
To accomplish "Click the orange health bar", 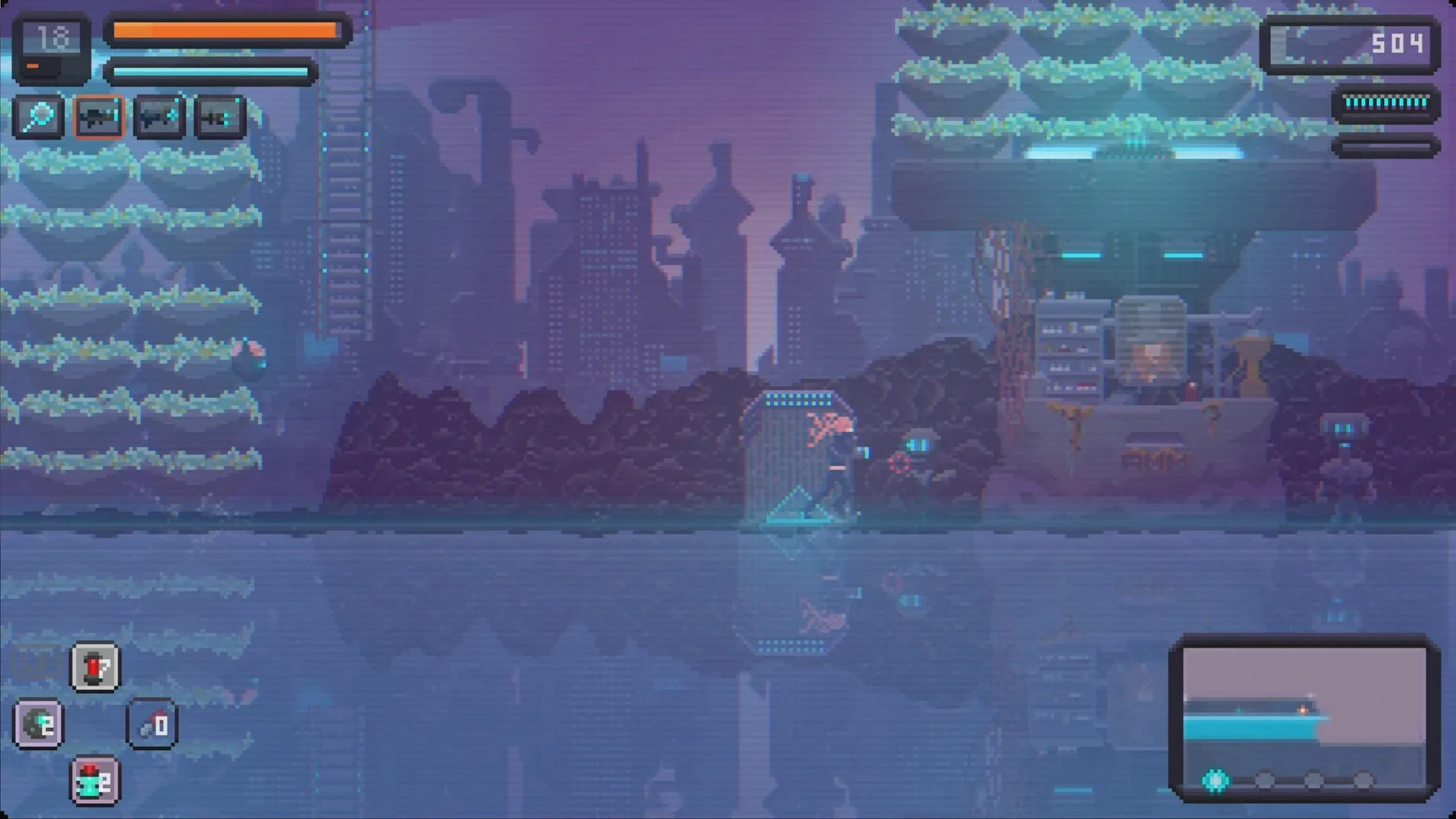I will [x=224, y=30].
